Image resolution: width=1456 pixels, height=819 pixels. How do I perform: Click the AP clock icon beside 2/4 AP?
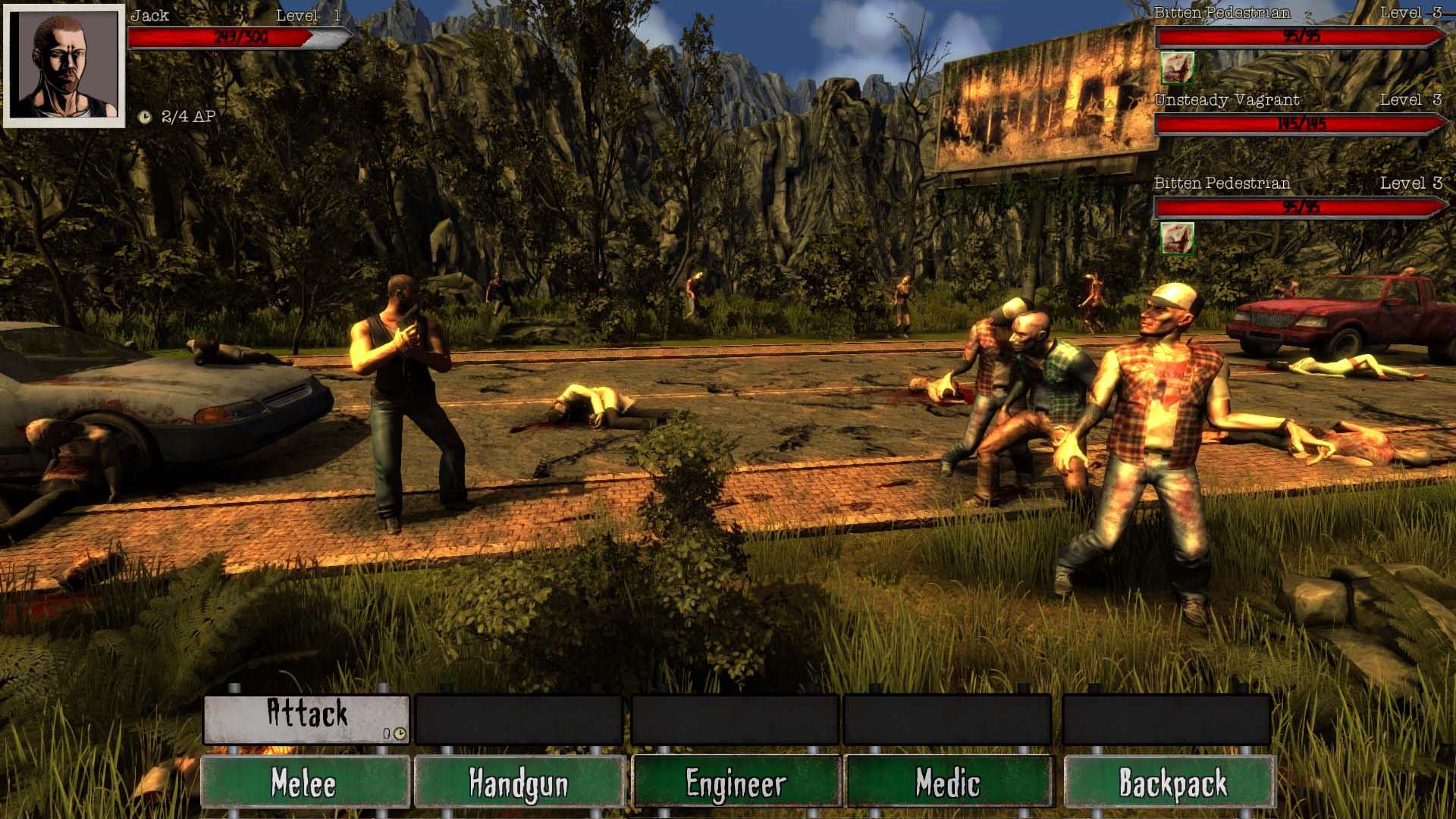tap(146, 117)
